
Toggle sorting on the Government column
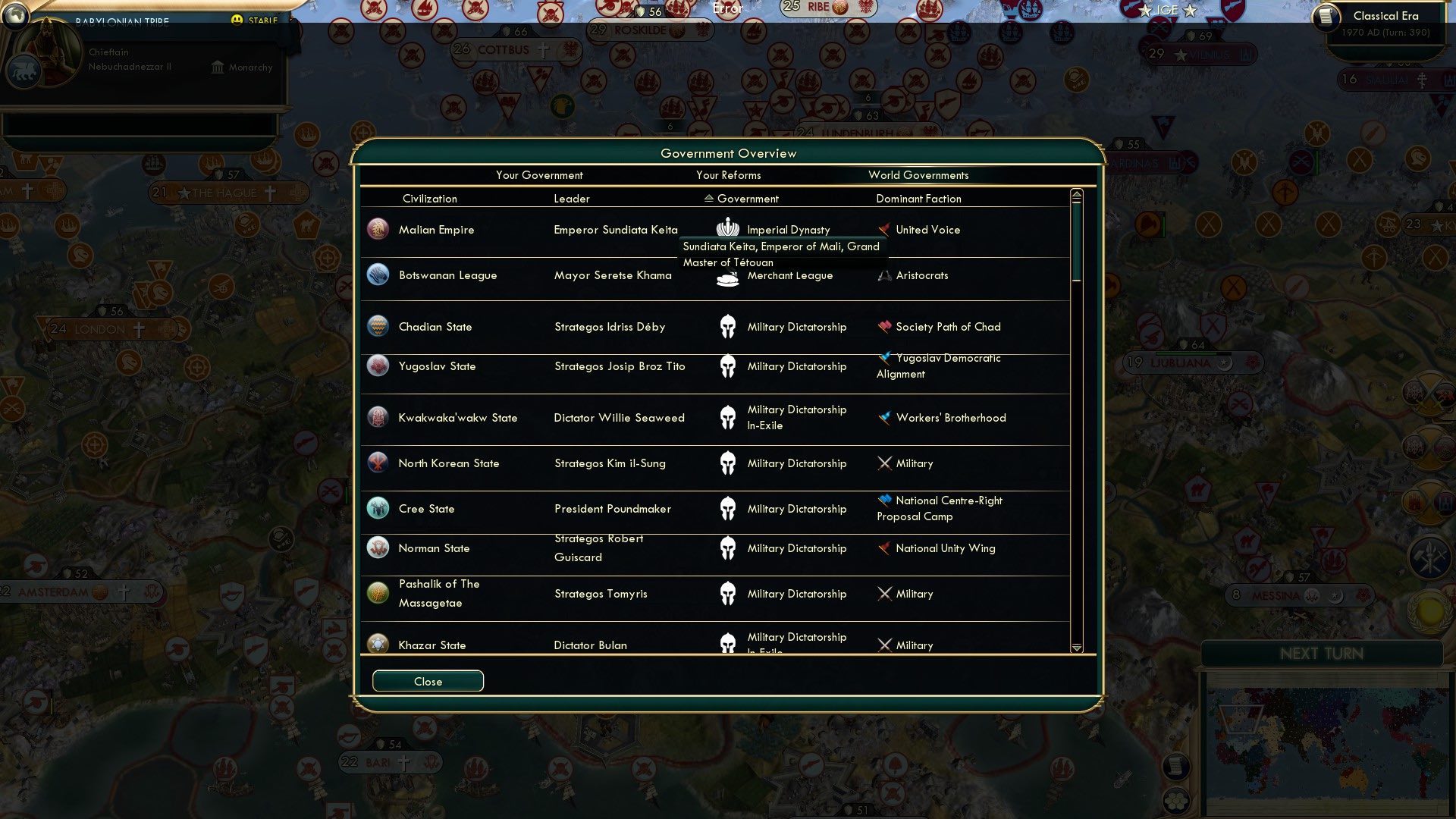click(709, 199)
